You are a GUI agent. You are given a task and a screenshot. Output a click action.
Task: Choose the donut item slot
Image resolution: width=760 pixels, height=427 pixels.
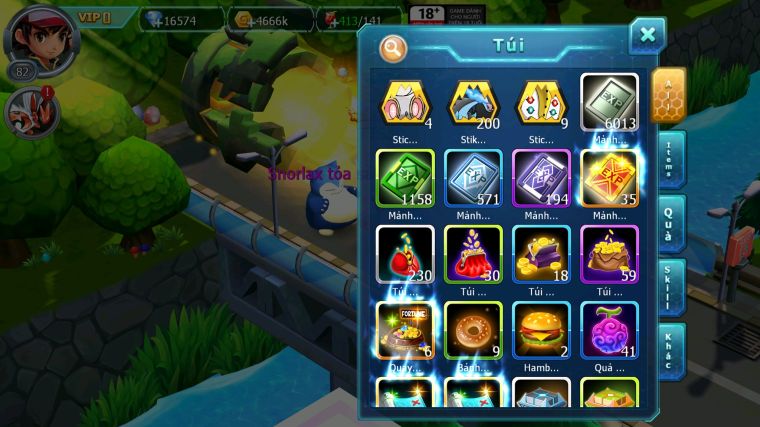[473, 330]
